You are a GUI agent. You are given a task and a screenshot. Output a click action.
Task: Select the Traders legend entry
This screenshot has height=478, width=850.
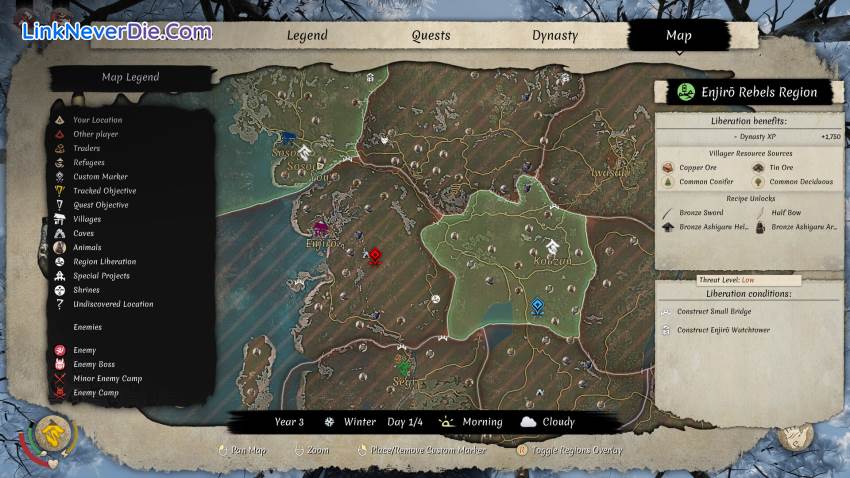pos(86,148)
